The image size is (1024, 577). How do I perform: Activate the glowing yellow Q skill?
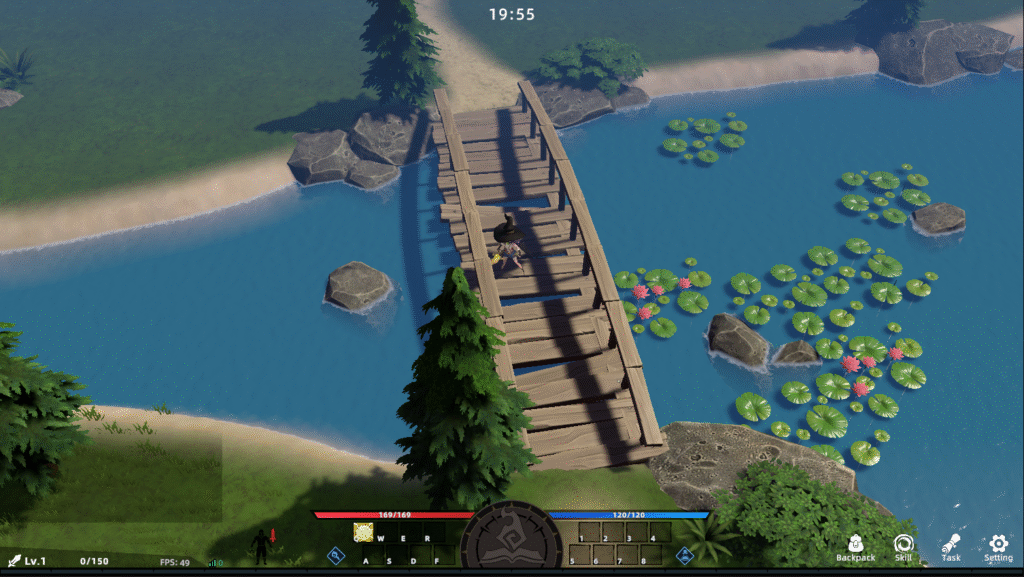click(x=363, y=532)
